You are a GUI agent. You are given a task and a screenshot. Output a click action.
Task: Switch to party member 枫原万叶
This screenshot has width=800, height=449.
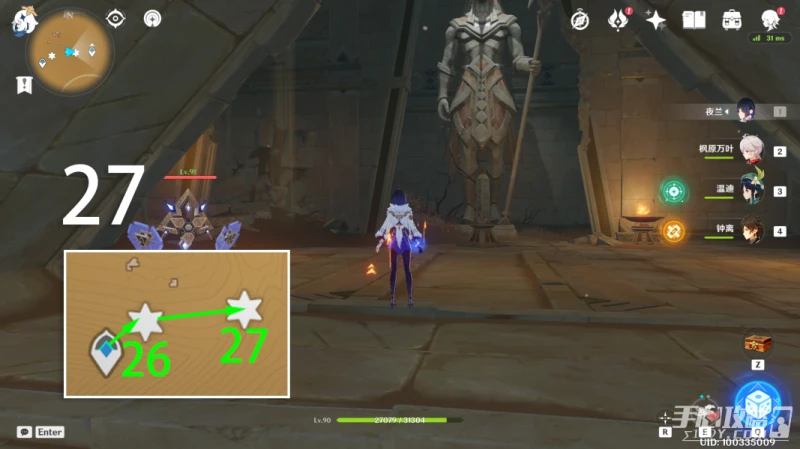[x=750, y=151]
